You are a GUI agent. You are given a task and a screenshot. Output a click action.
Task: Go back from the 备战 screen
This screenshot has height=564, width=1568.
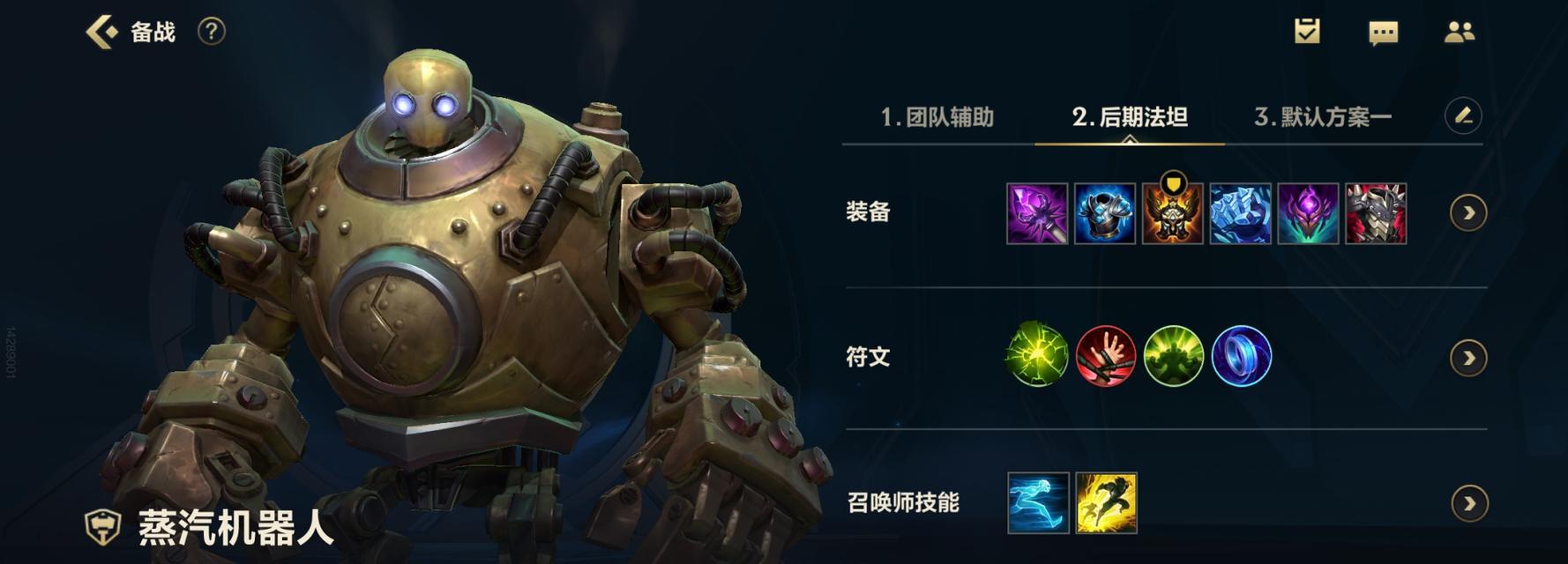coord(101,32)
